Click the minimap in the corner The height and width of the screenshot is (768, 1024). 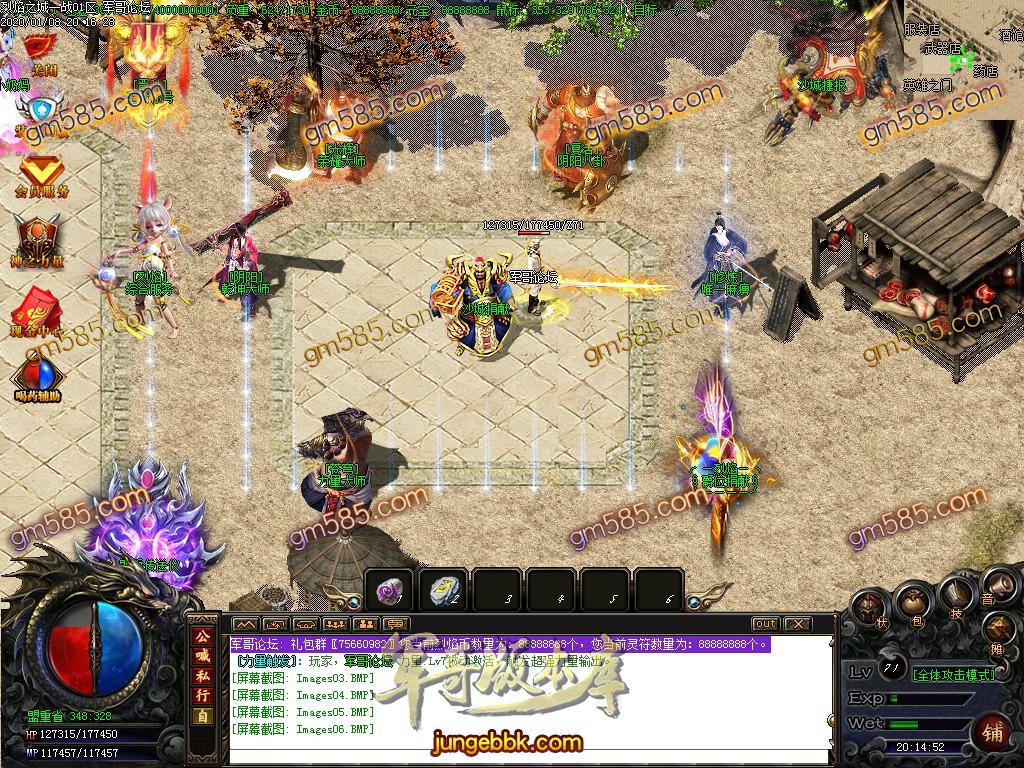pos(962,60)
